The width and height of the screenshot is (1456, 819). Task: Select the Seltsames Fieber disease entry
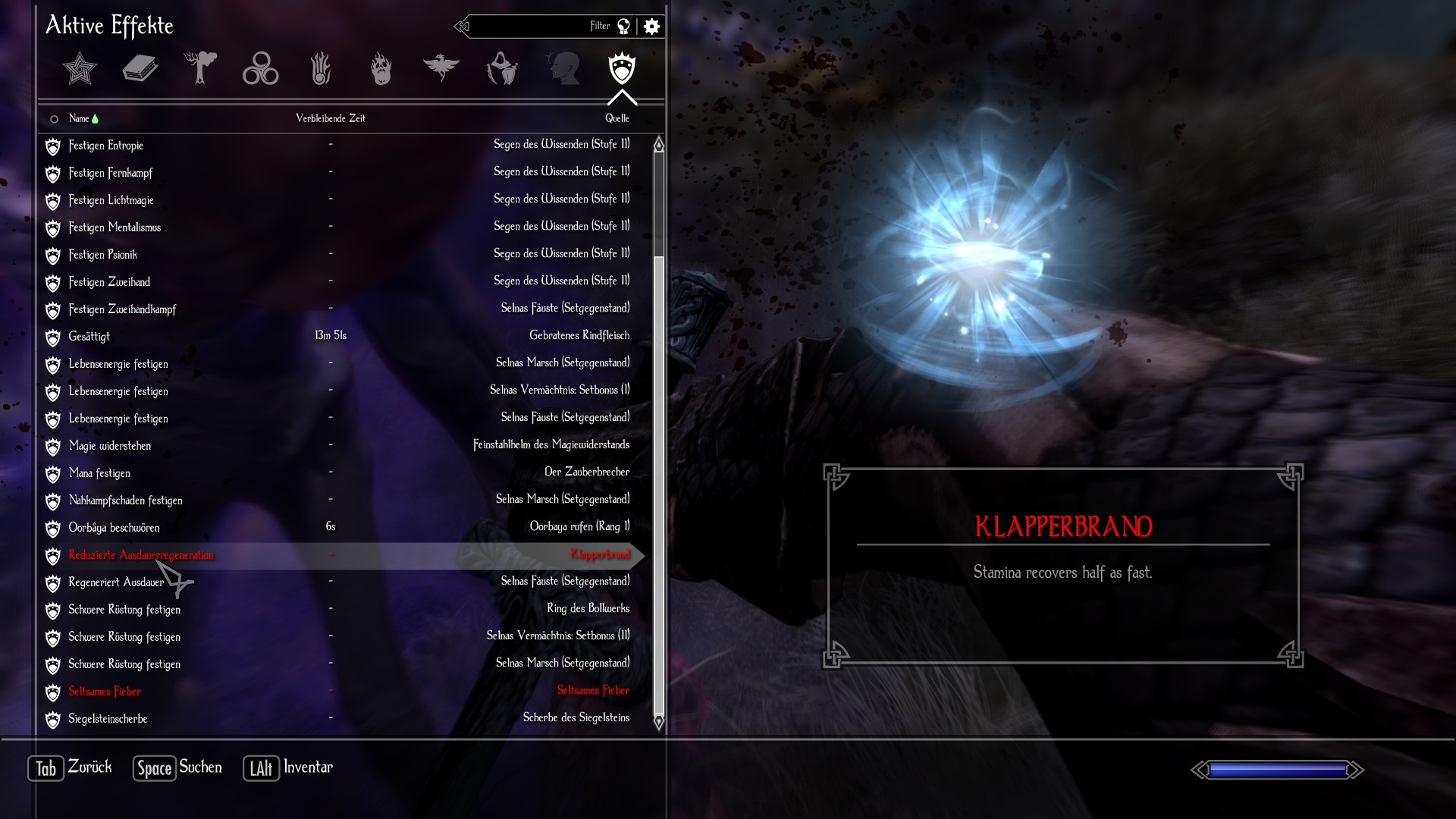point(105,692)
